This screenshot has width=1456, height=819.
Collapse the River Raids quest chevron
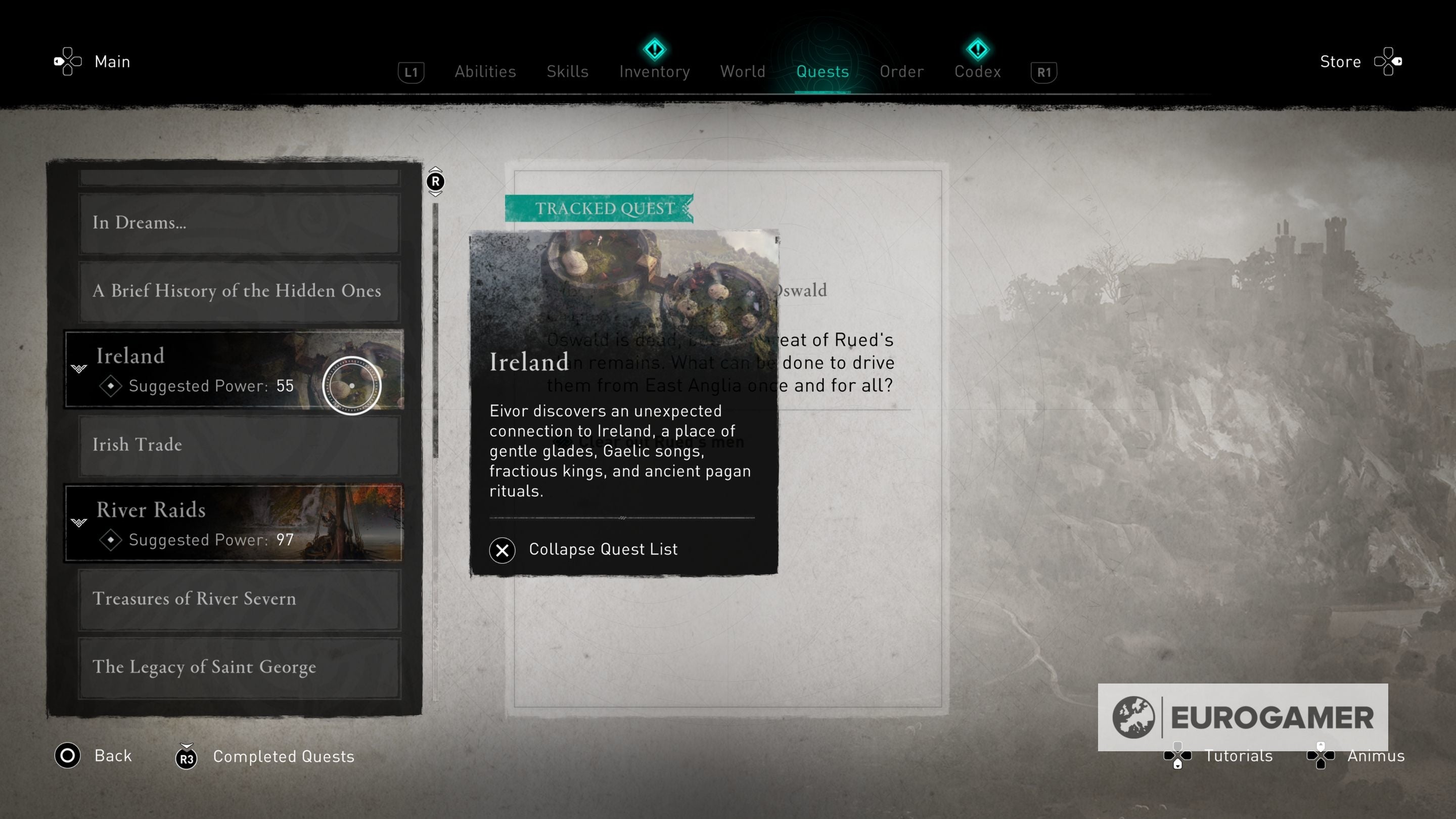point(79,522)
